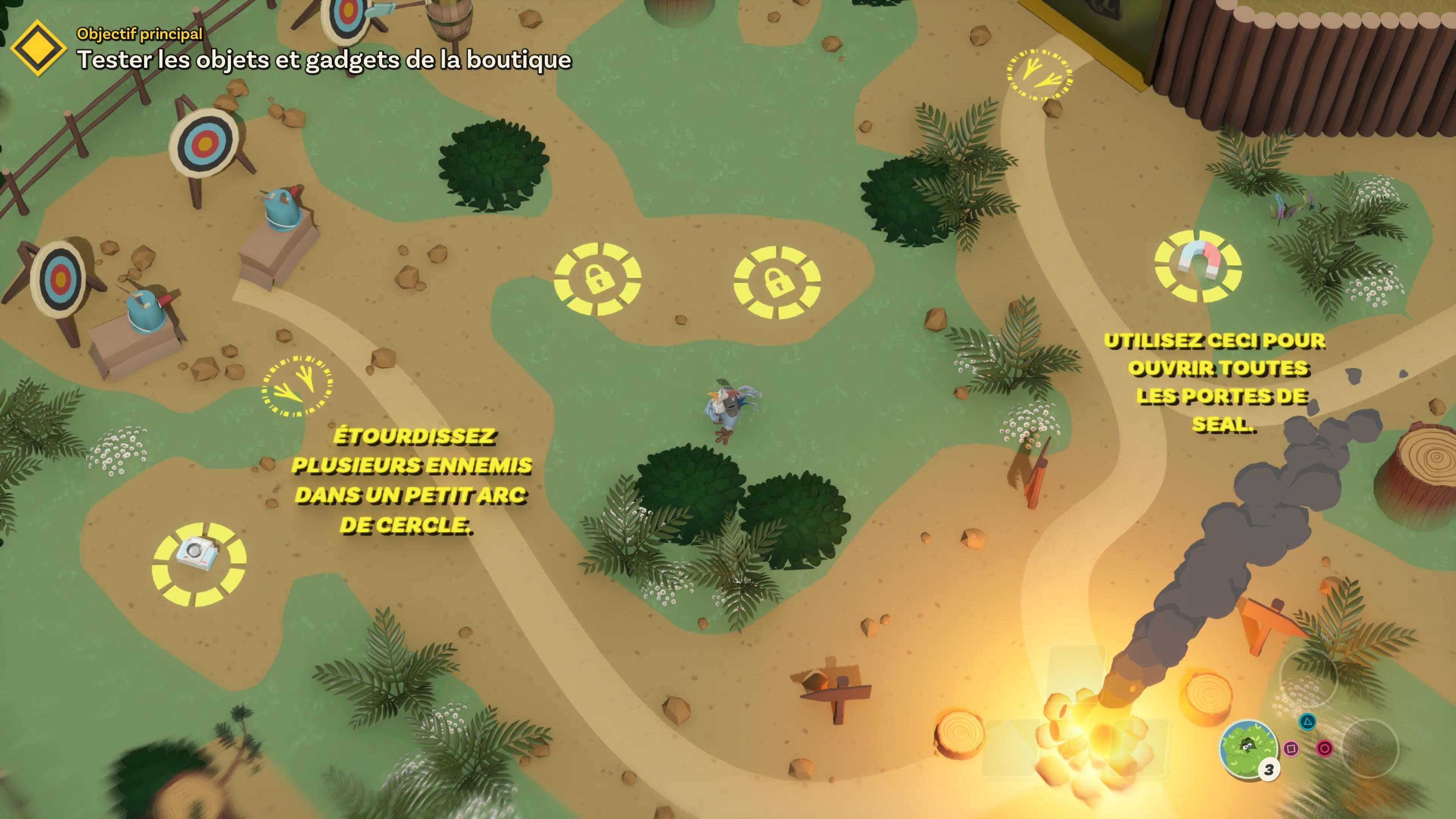Viewport: 1456px width, 819px height.
Task: Open the 'Tester les objets et gadgets' objective
Action: 324,60
